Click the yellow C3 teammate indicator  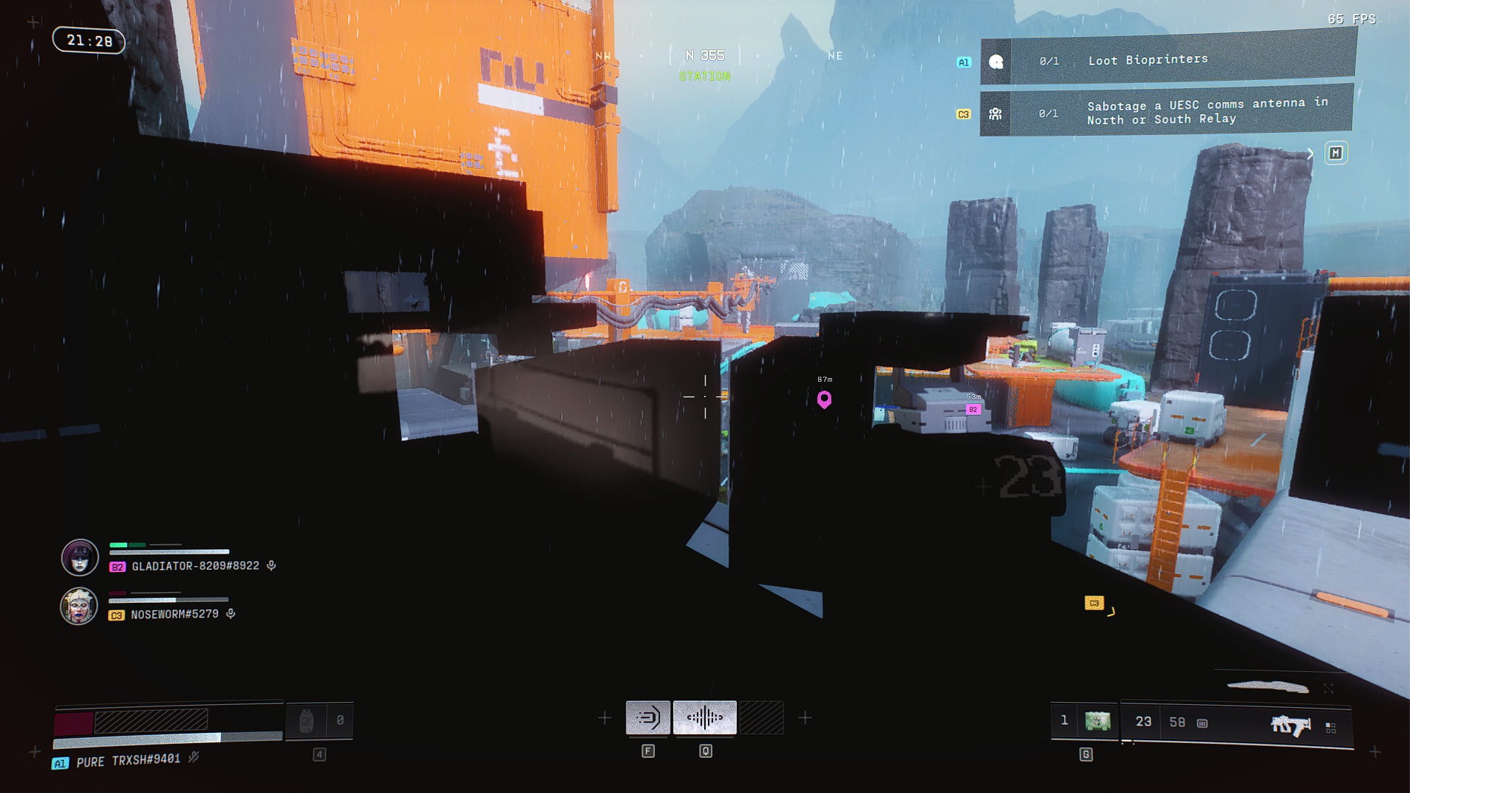(1094, 603)
